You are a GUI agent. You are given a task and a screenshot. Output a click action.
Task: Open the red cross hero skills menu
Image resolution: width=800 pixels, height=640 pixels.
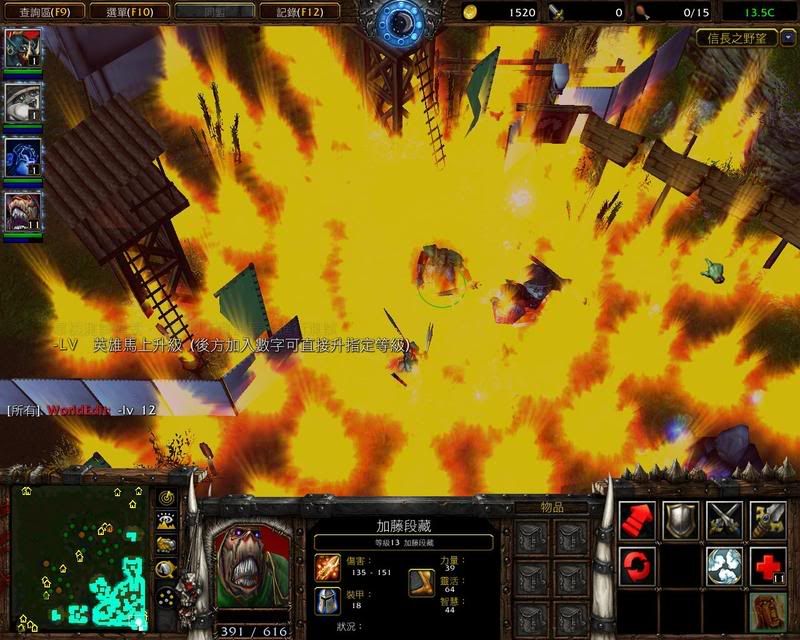(767, 566)
